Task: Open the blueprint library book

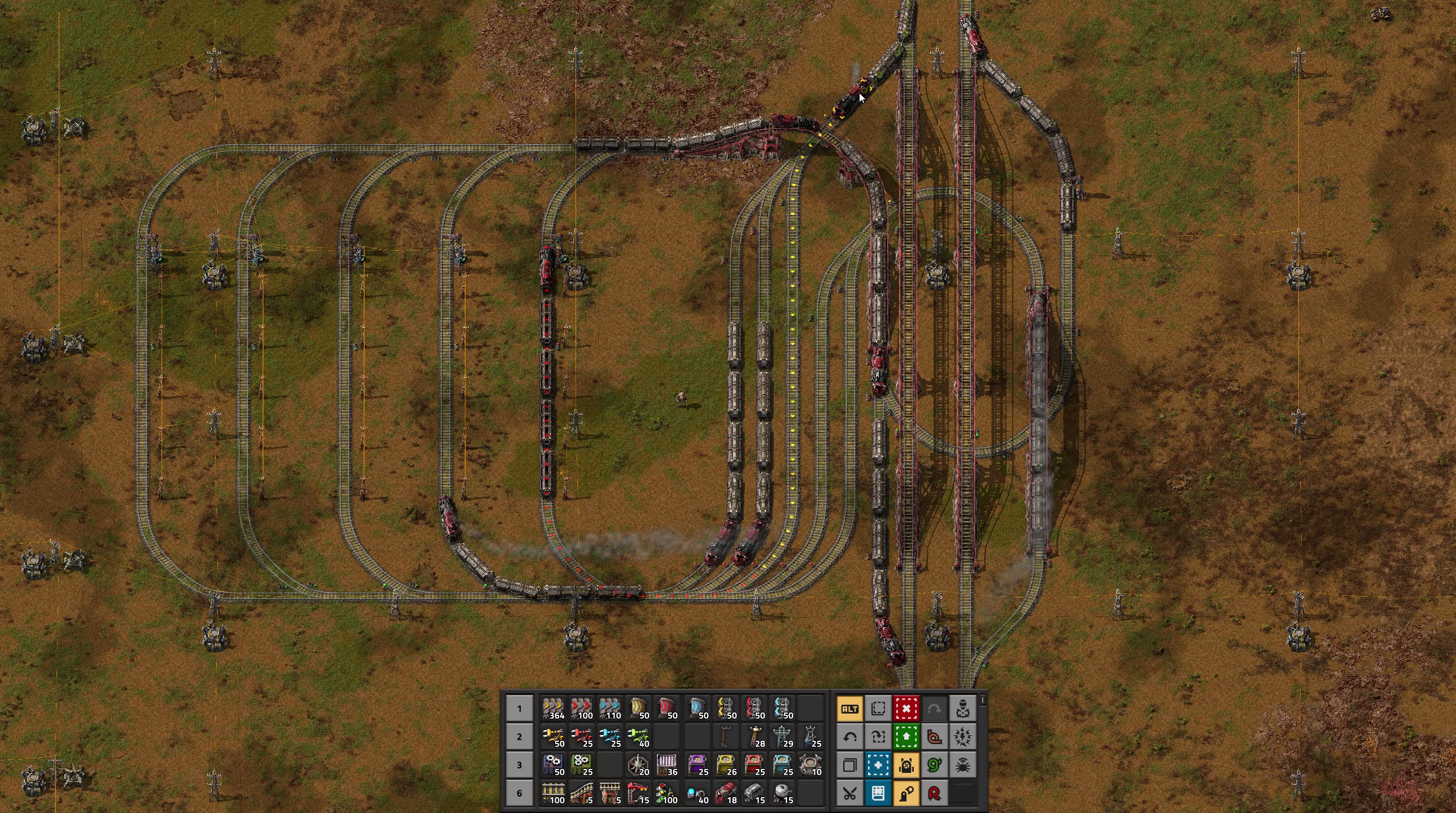Action: tap(878, 793)
